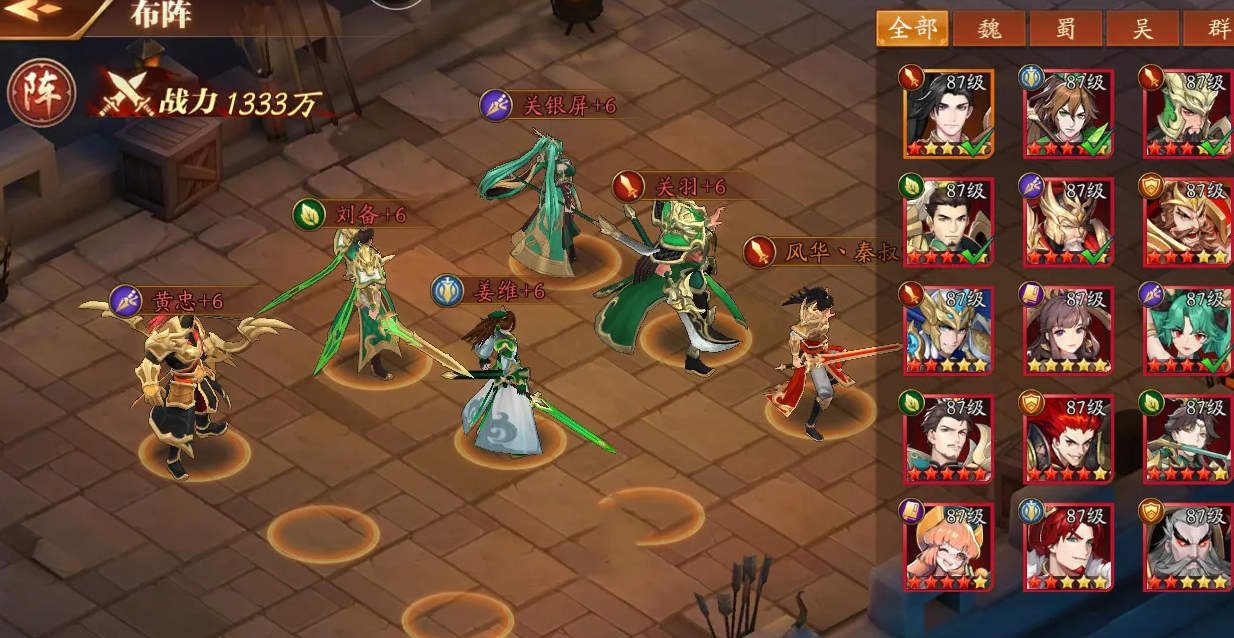The height and width of the screenshot is (638, 1234).
Task: Choose the orange-haired winking girl portrait
Action: 948,546
